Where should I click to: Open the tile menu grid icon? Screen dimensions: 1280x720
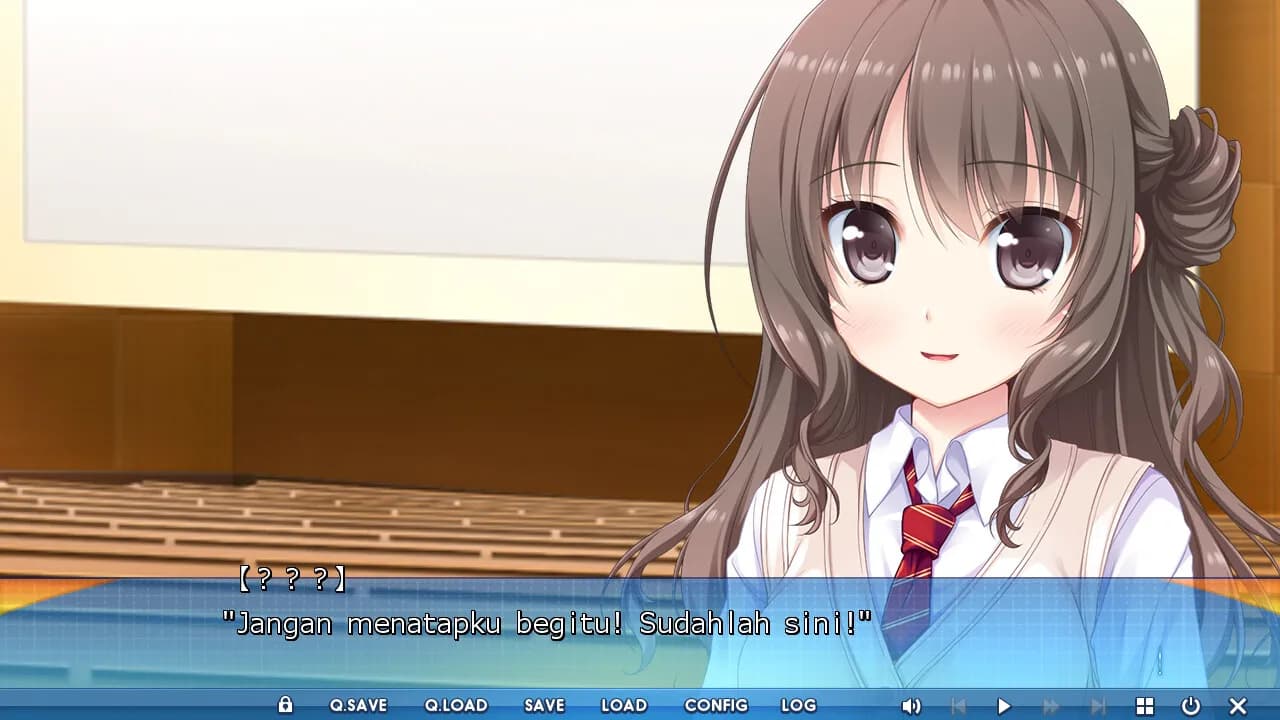[1147, 705]
